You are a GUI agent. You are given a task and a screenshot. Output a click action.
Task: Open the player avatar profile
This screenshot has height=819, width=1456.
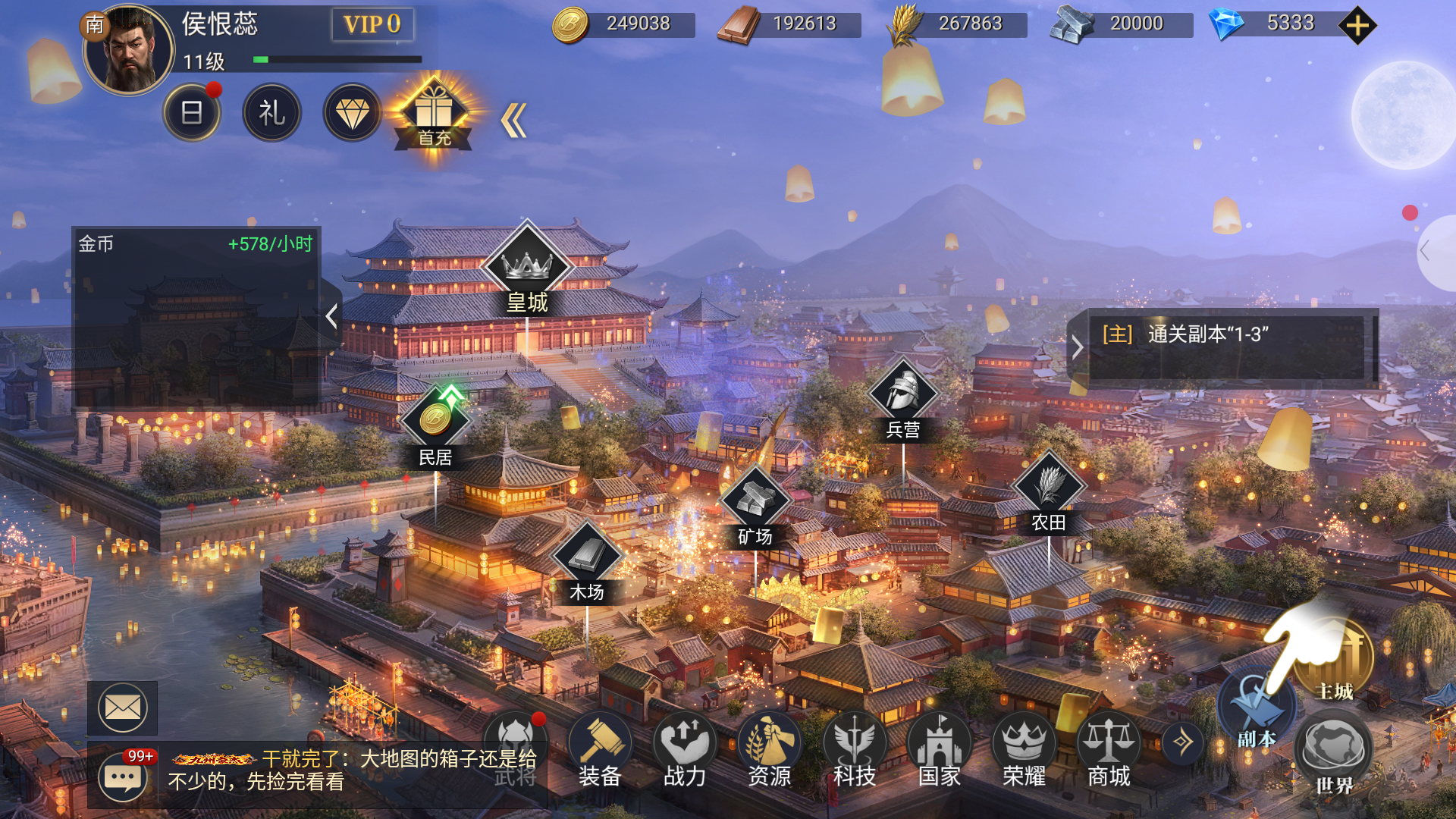click(x=129, y=50)
